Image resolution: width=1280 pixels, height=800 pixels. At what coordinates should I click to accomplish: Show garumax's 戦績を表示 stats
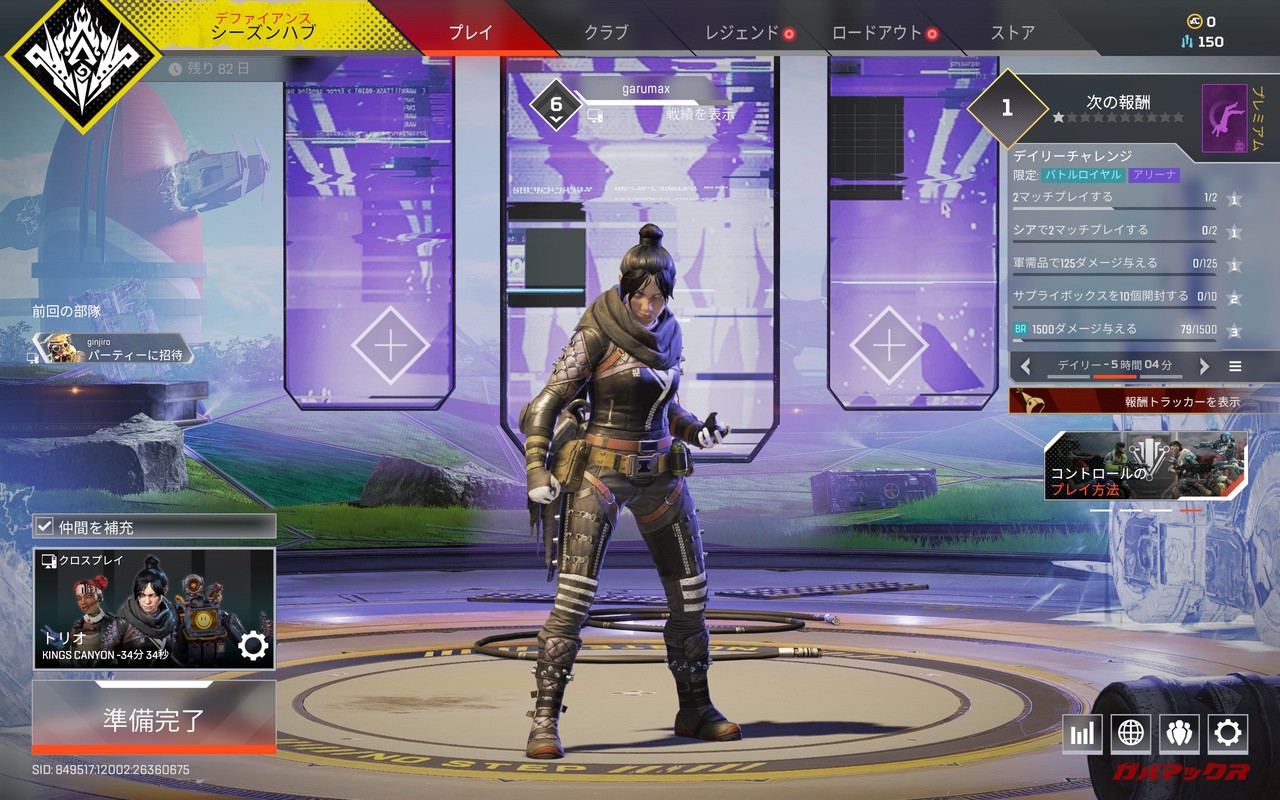click(700, 114)
